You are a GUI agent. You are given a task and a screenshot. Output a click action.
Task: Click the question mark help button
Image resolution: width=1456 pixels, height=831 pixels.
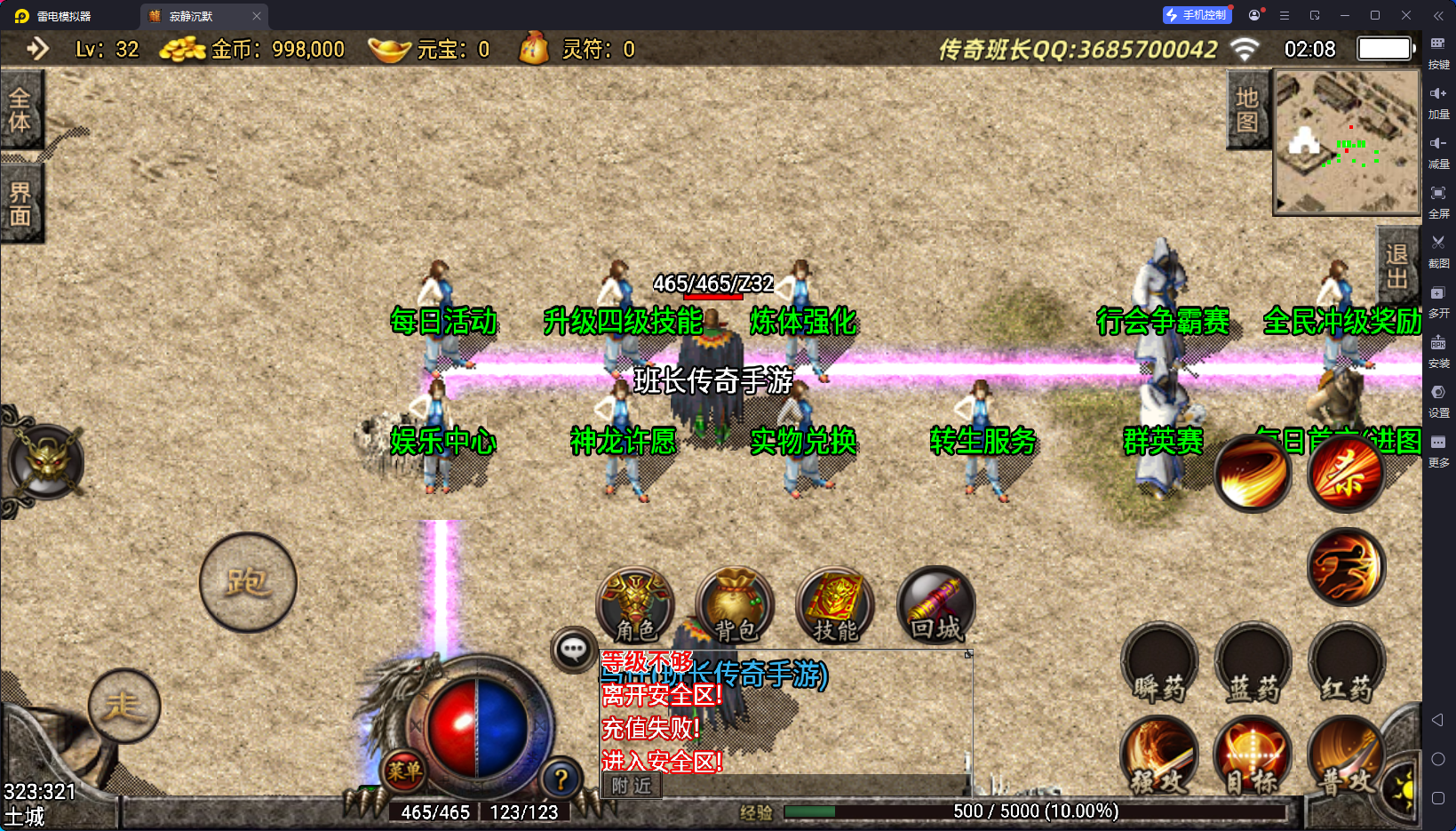(561, 779)
